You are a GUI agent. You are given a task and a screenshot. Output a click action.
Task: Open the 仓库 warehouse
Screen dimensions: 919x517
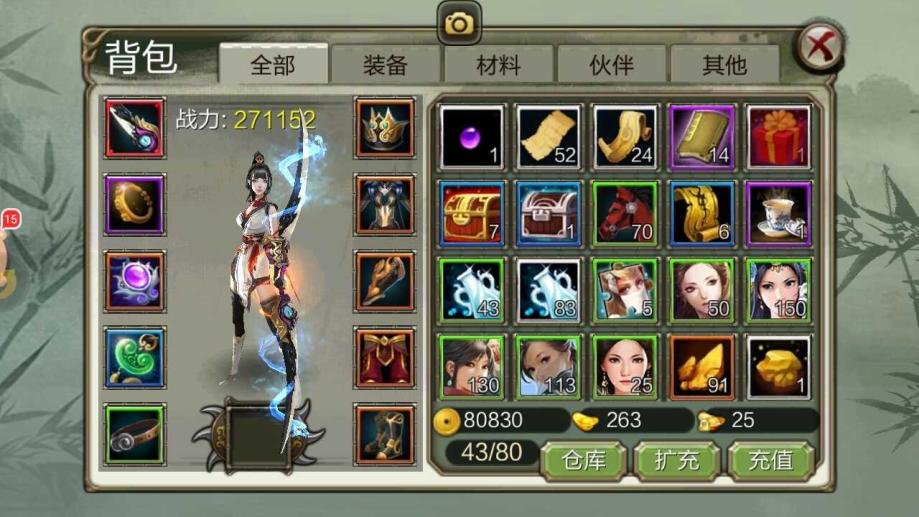583,461
